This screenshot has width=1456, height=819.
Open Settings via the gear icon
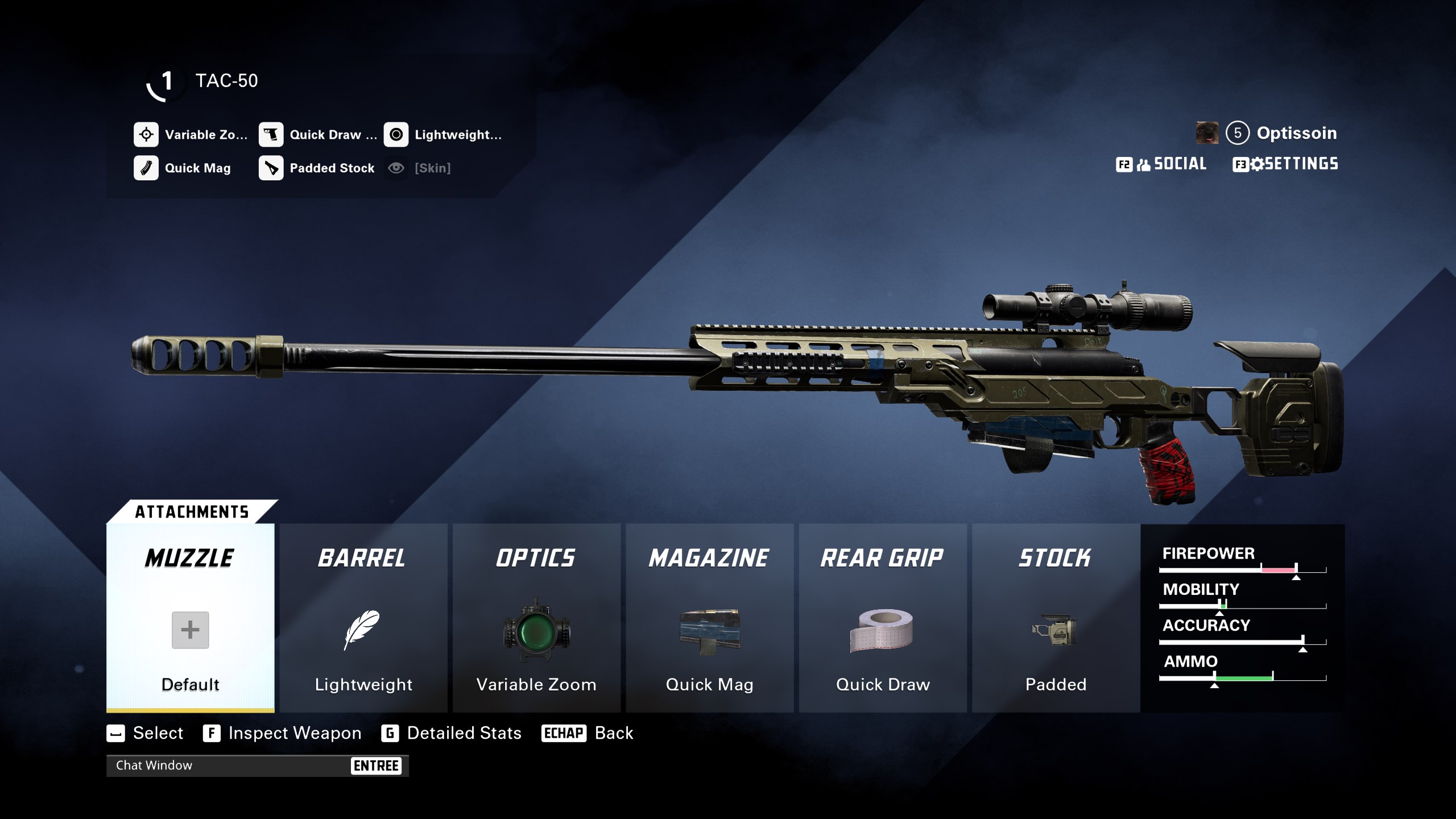[x=1258, y=164]
